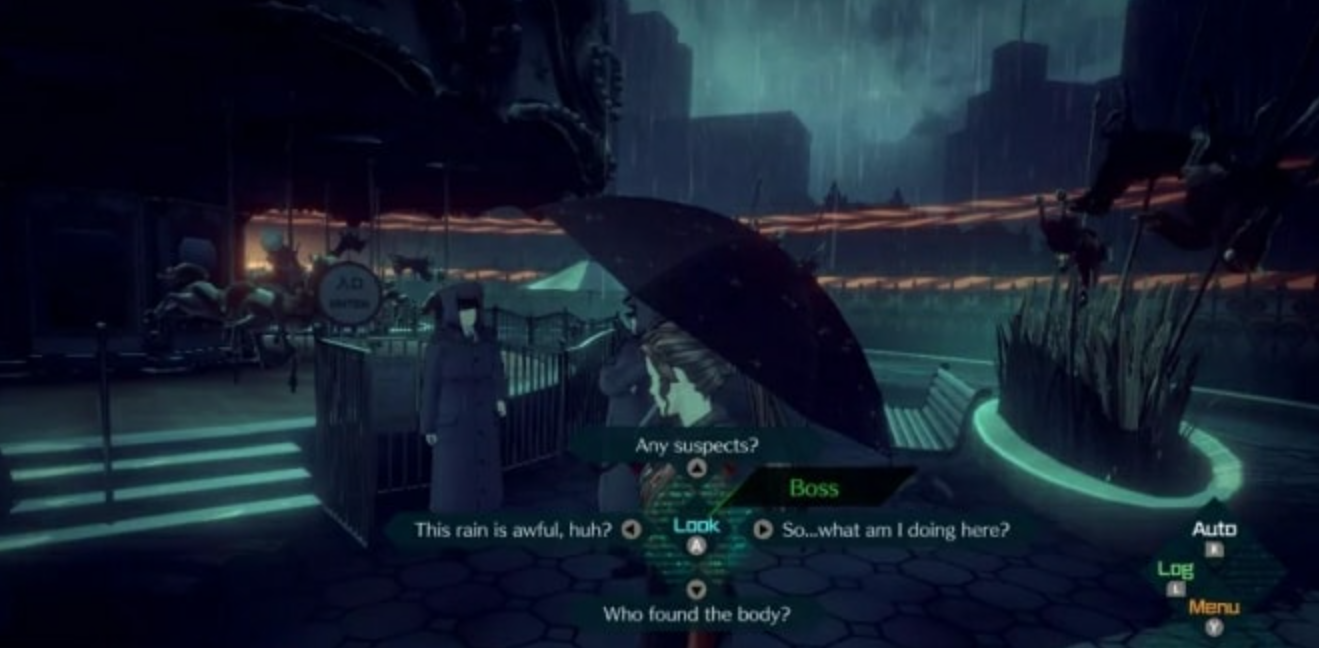This screenshot has height=648, width=1319.
Task: Toggle Auto dialogue mode
Action: (1213, 530)
